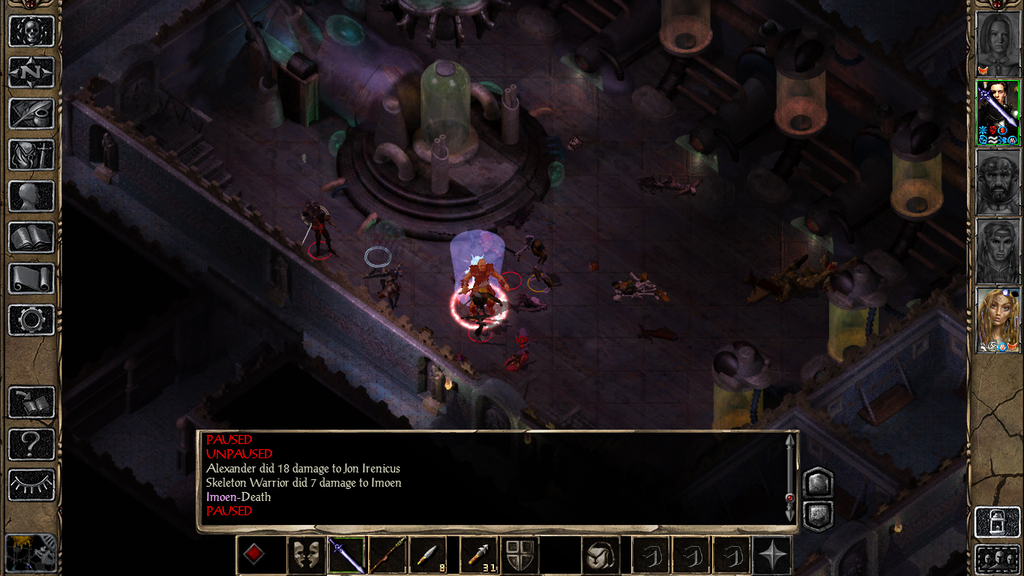Activate the theater masks dialogue button
Image resolution: width=1024 pixels, height=576 pixels.
tap(305, 555)
